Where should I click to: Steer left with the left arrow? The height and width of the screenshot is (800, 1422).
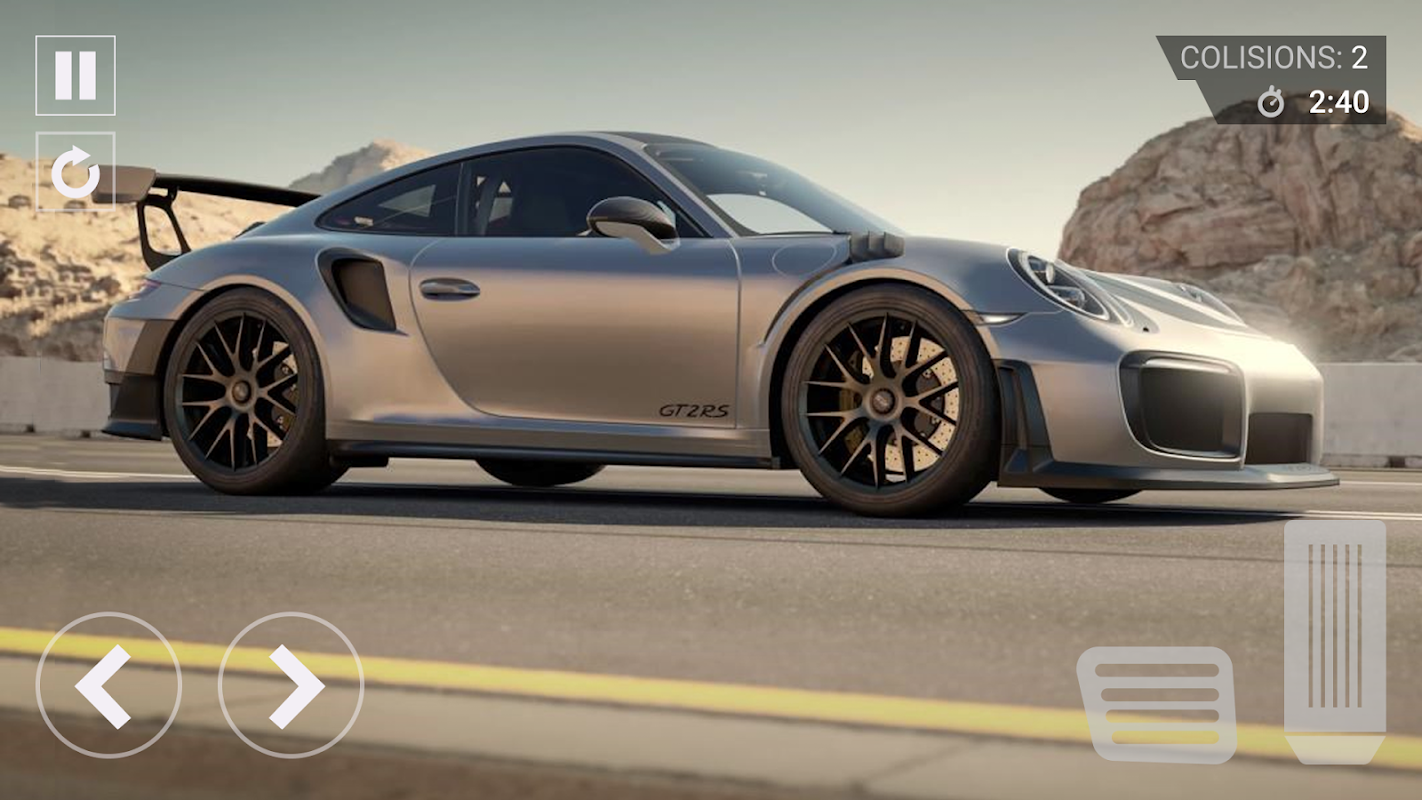click(108, 685)
